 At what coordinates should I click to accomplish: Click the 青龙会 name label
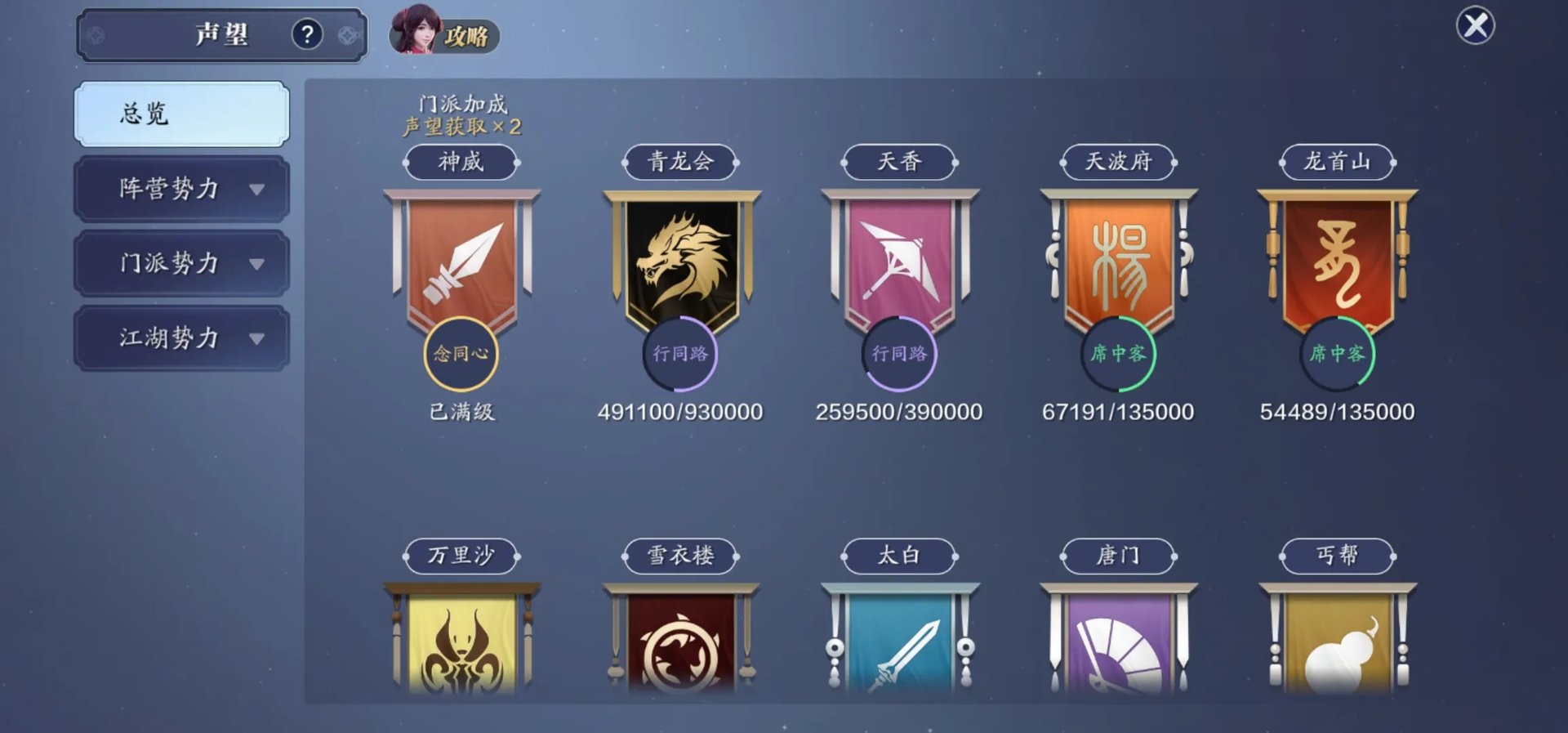681,162
